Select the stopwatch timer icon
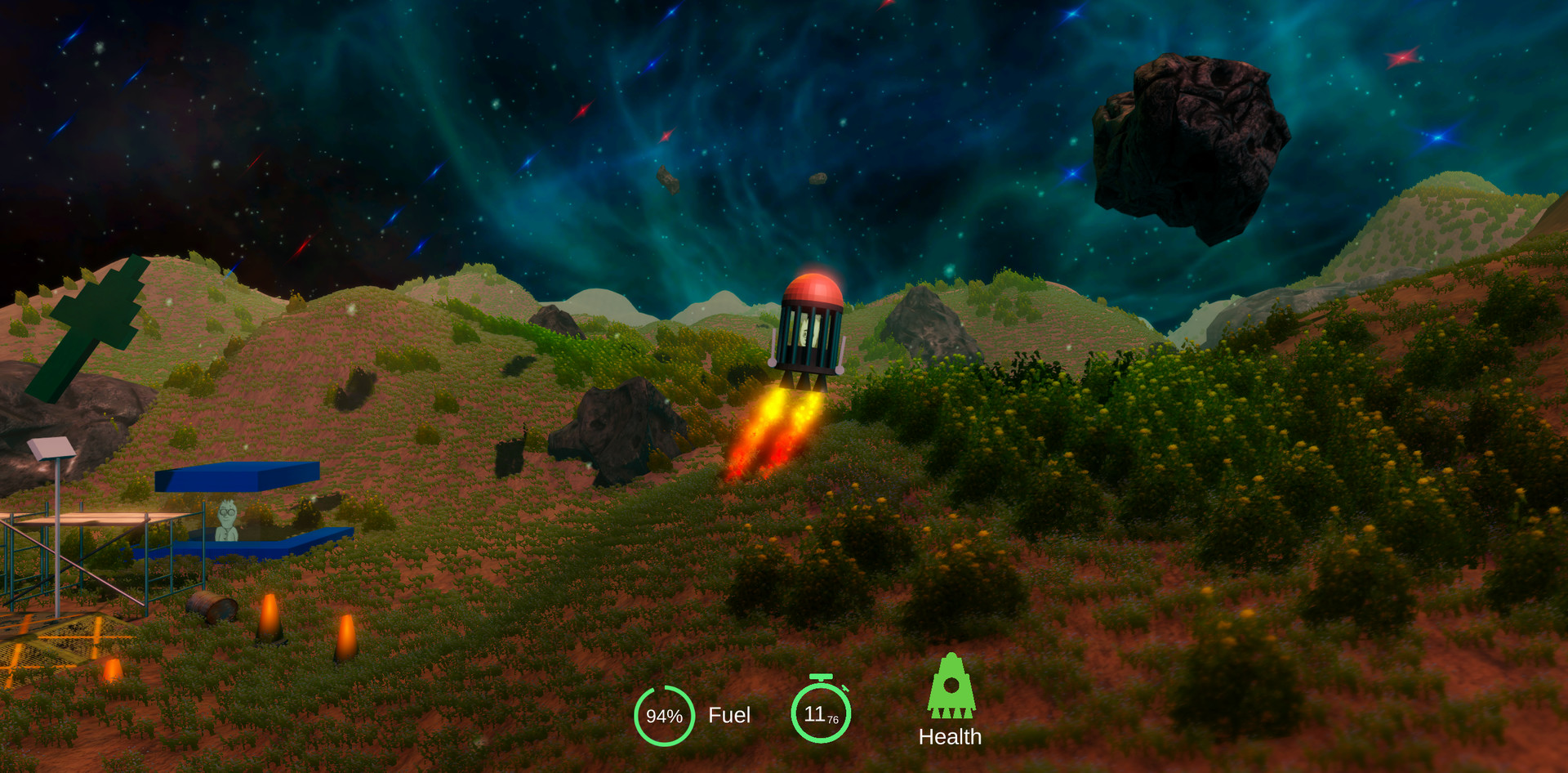This screenshot has height=773, width=1568. point(821,709)
